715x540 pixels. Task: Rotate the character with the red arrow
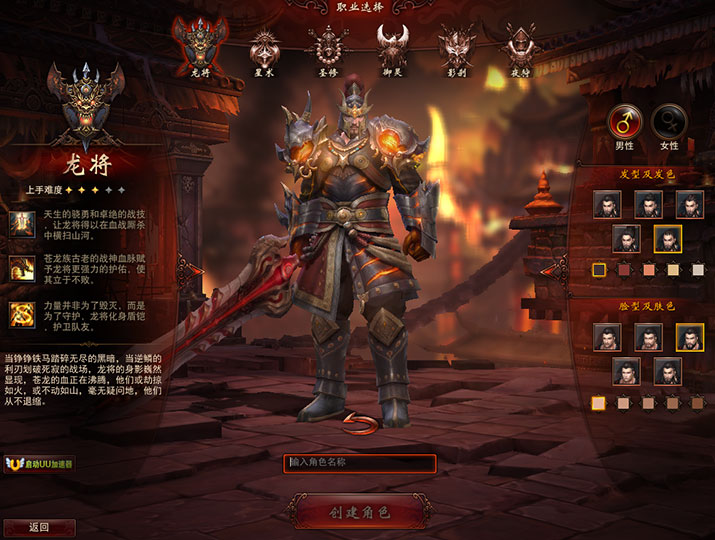[357, 421]
